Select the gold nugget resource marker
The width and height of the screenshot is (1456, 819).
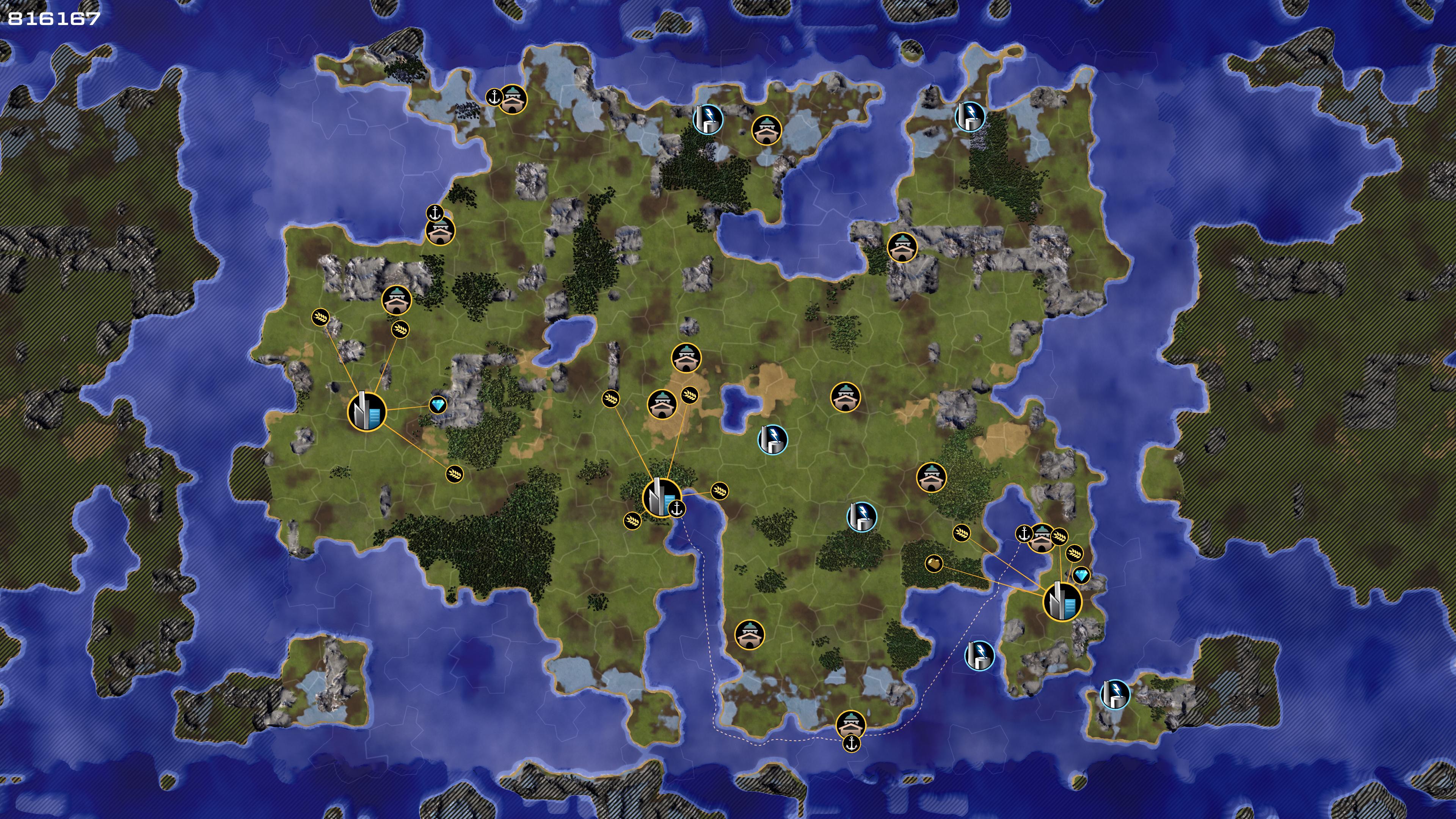click(x=934, y=563)
